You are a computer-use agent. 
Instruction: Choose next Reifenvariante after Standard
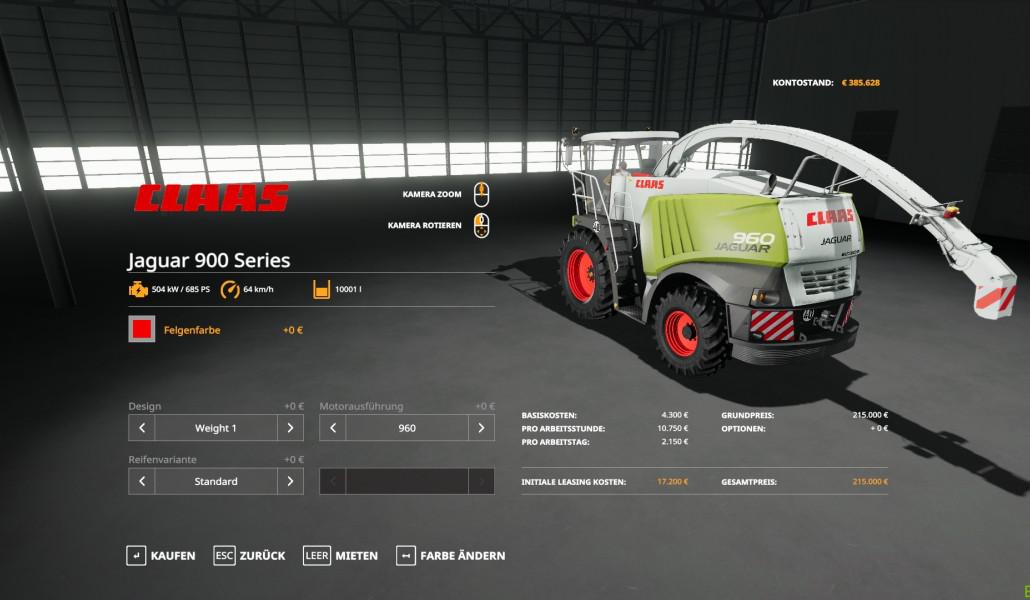(x=290, y=481)
